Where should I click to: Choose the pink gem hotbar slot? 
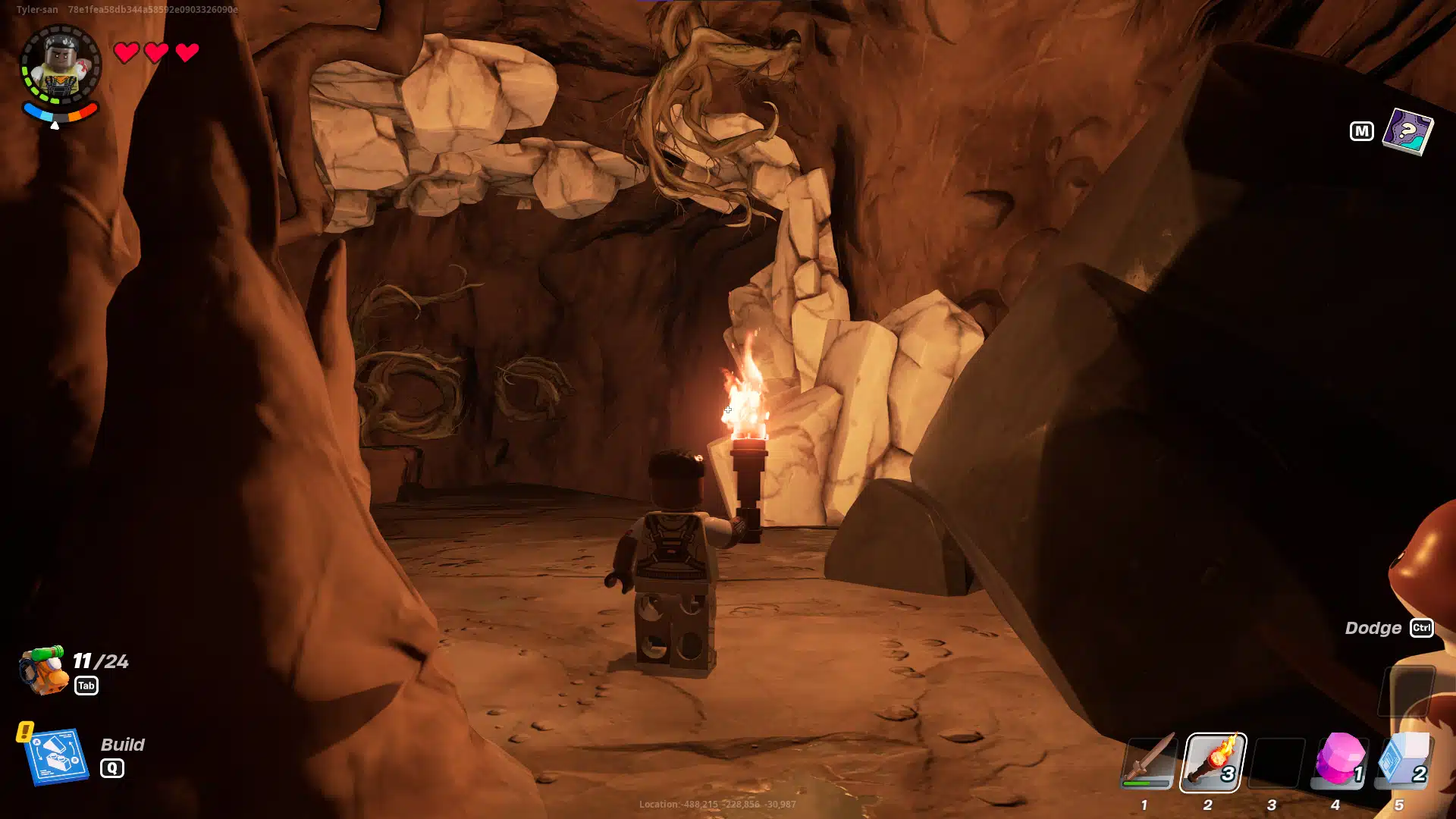click(x=1339, y=760)
